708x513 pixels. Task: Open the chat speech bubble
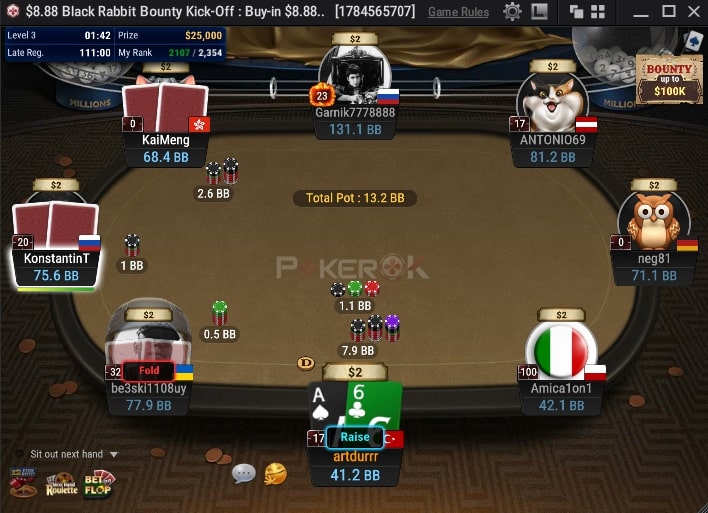tap(243, 473)
